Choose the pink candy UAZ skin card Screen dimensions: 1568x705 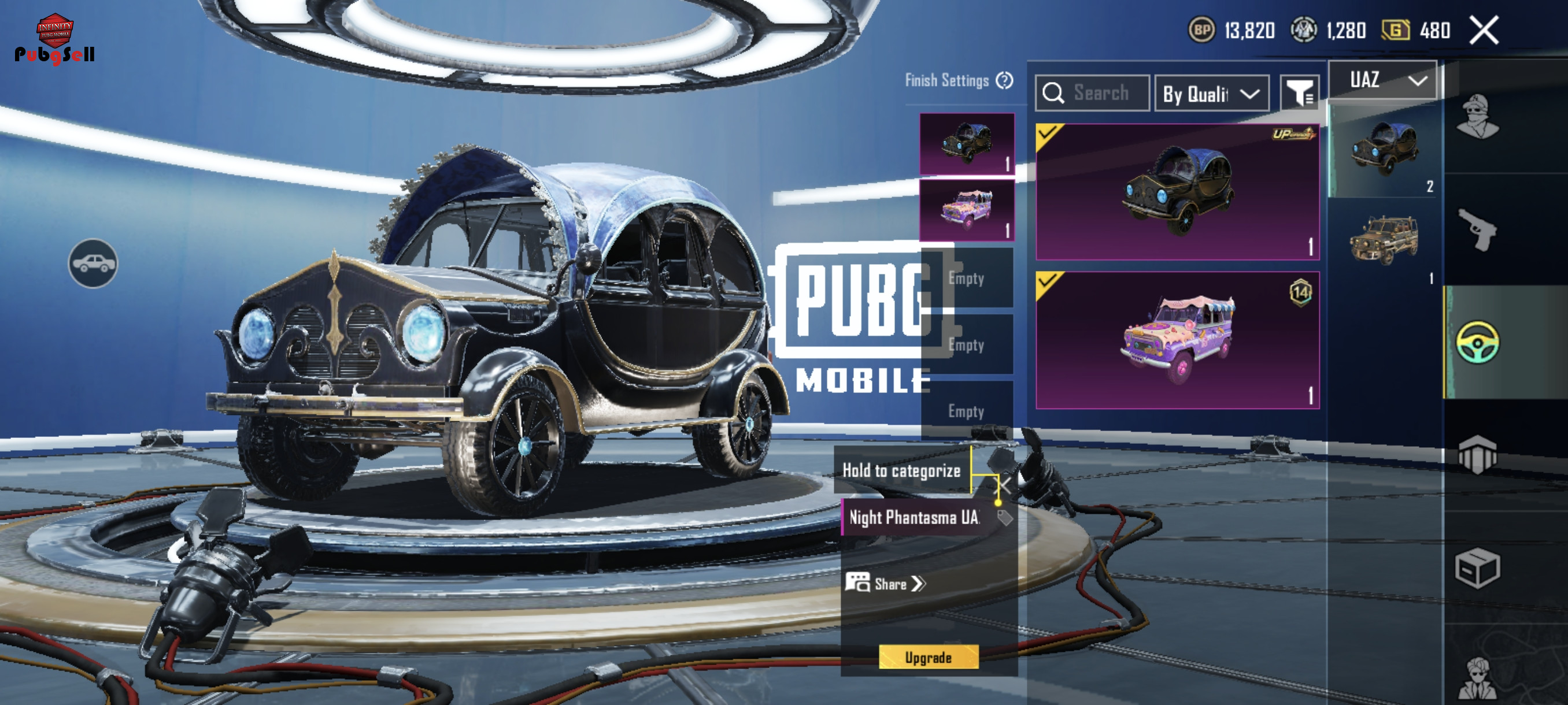(1177, 340)
